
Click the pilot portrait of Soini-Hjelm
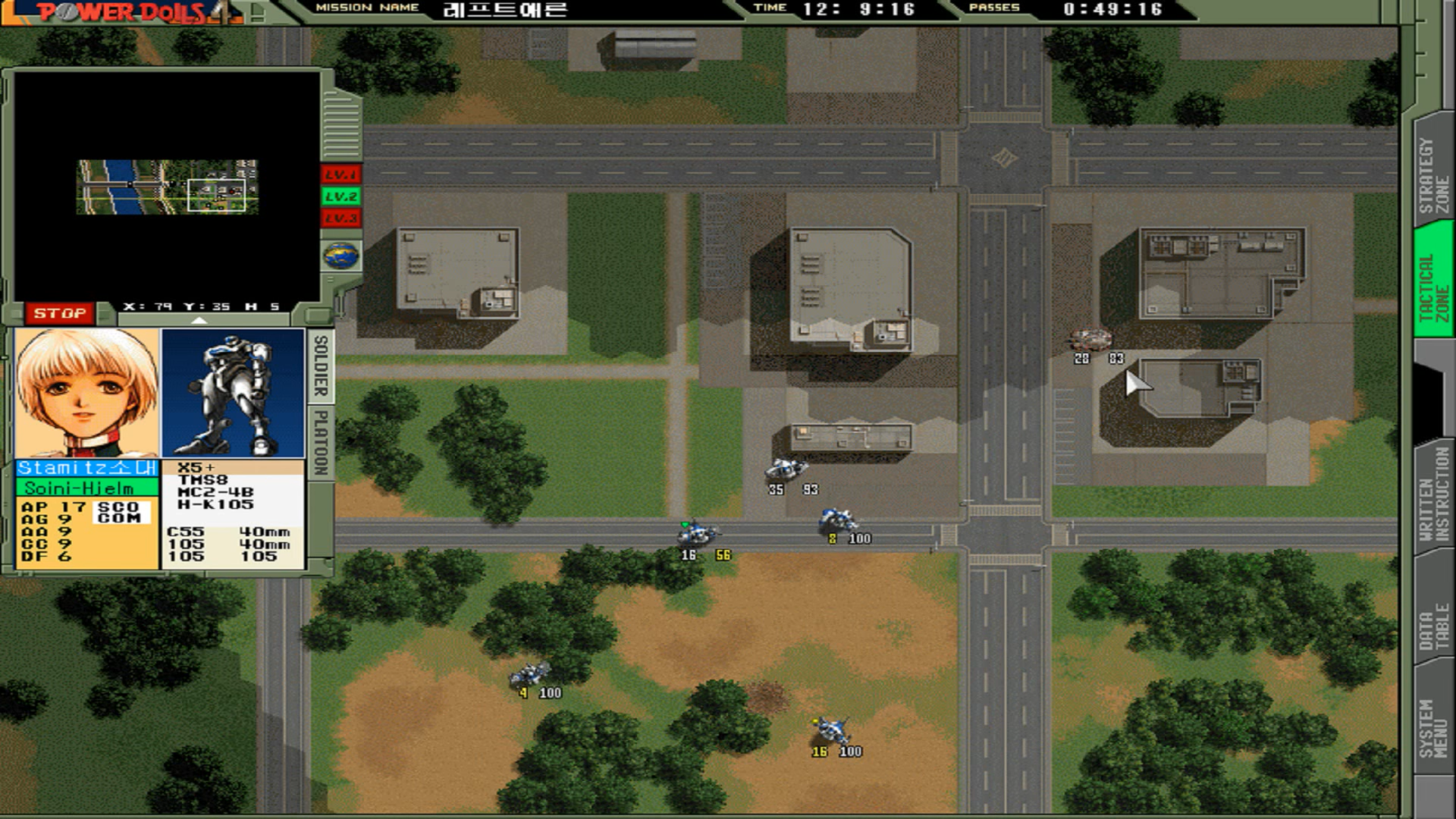[x=87, y=393]
